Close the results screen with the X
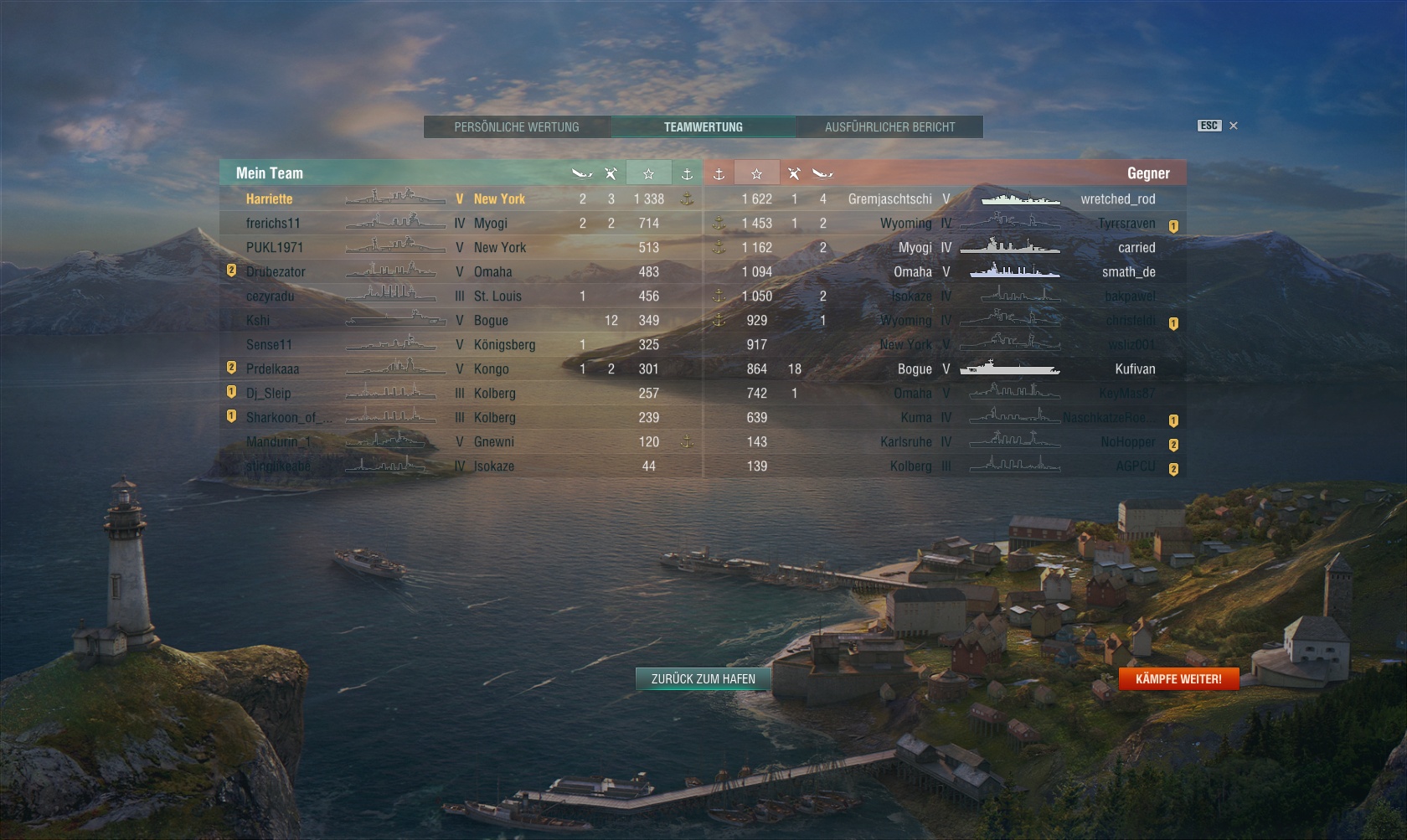This screenshot has height=840, width=1407. [1233, 126]
